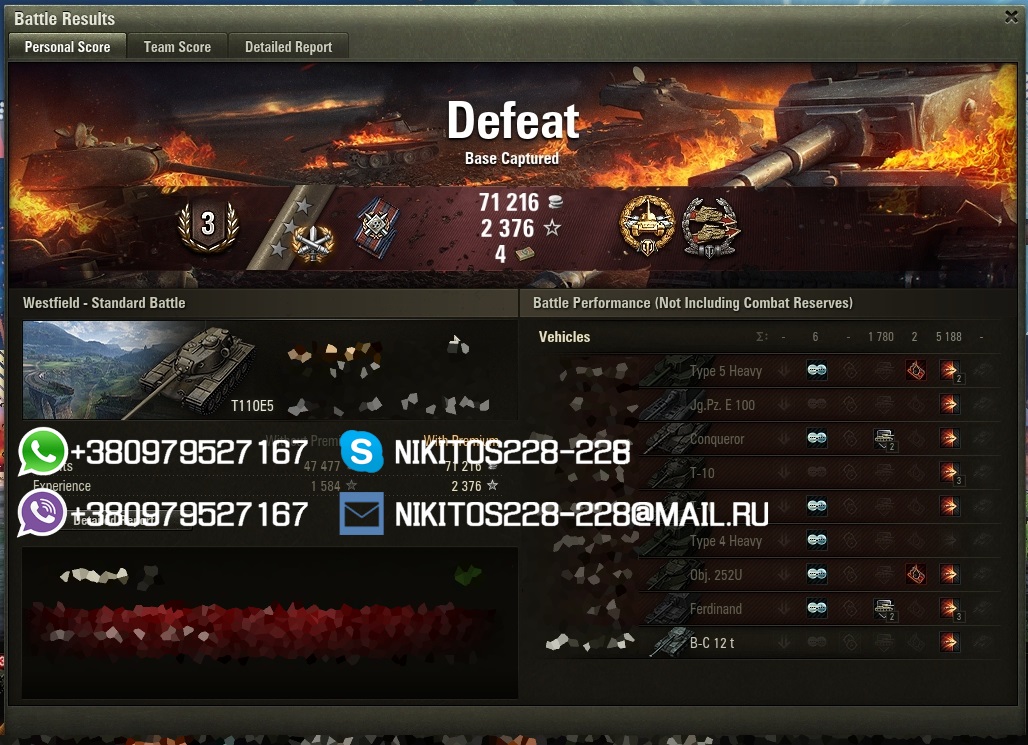Select the Jg.Pz. E 100 row
Image resolution: width=1028 pixels, height=745 pixels.
(722, 405)
